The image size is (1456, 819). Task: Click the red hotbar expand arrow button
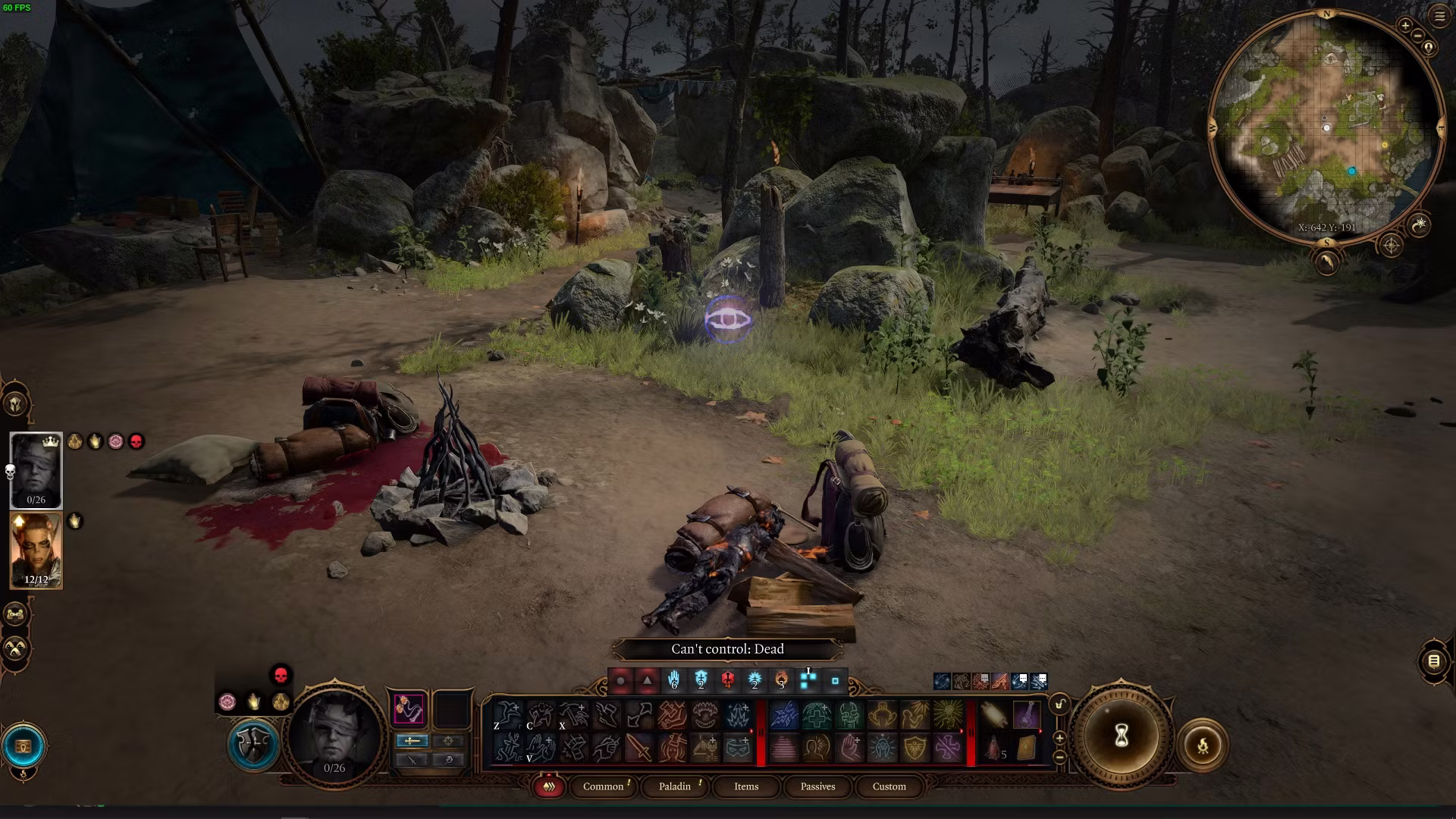(548, 786)
